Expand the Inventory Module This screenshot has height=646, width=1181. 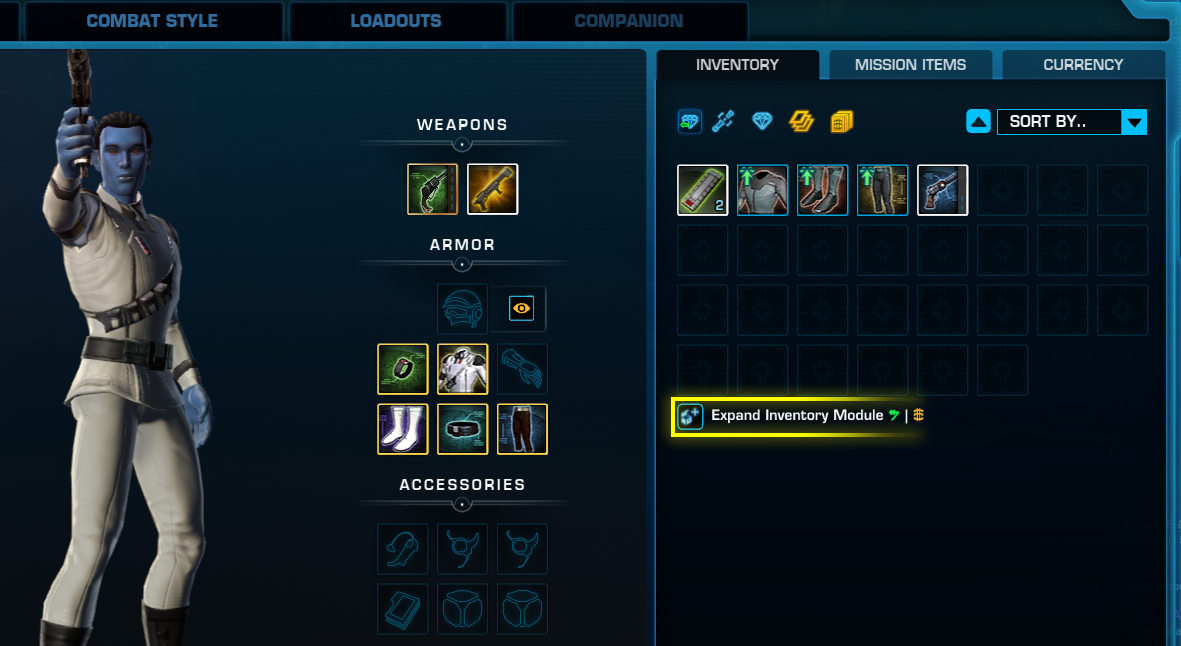pyautogui.click(x=797, y=415)
